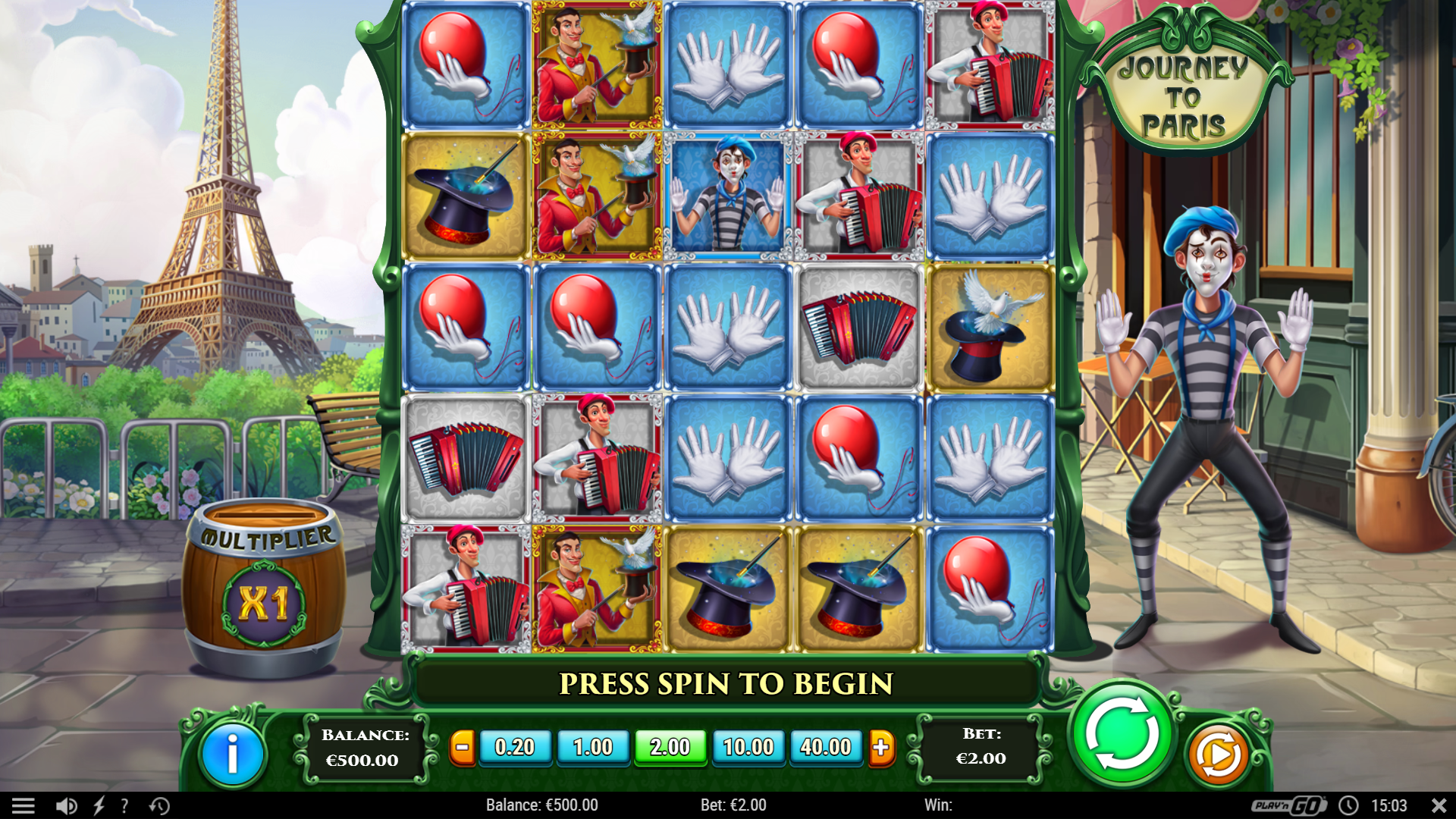The image size is (1456, 819).
Task: Activate the €40.00 bet option
Action: click(x=826, y=747)
